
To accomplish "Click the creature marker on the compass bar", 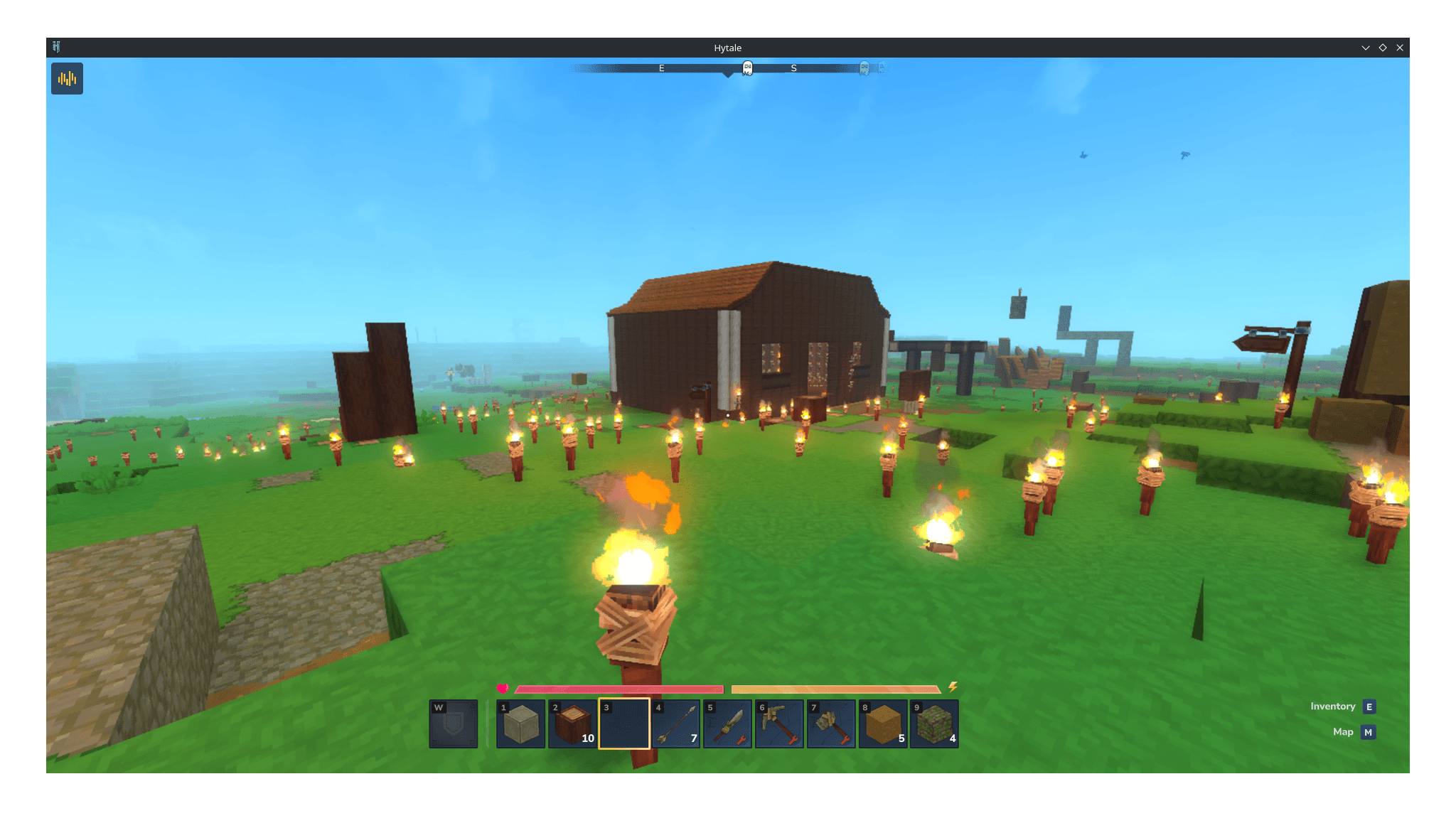I will [x=746, y=67].
